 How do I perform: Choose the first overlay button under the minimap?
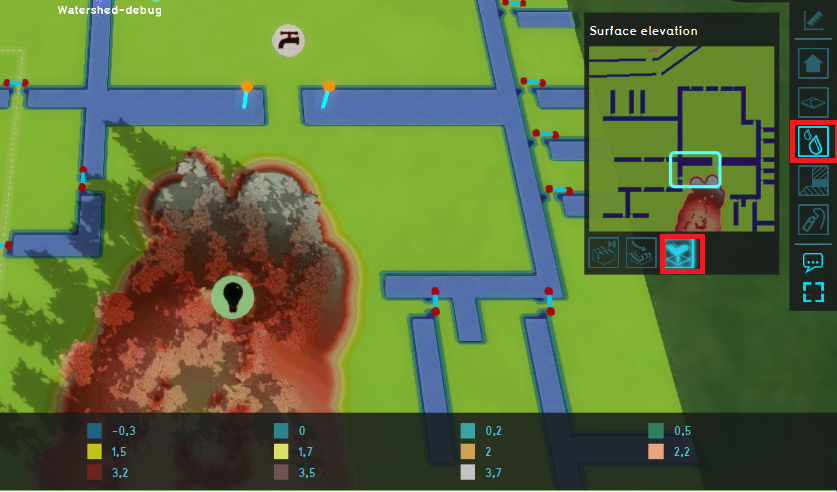[x=603, y=253]
